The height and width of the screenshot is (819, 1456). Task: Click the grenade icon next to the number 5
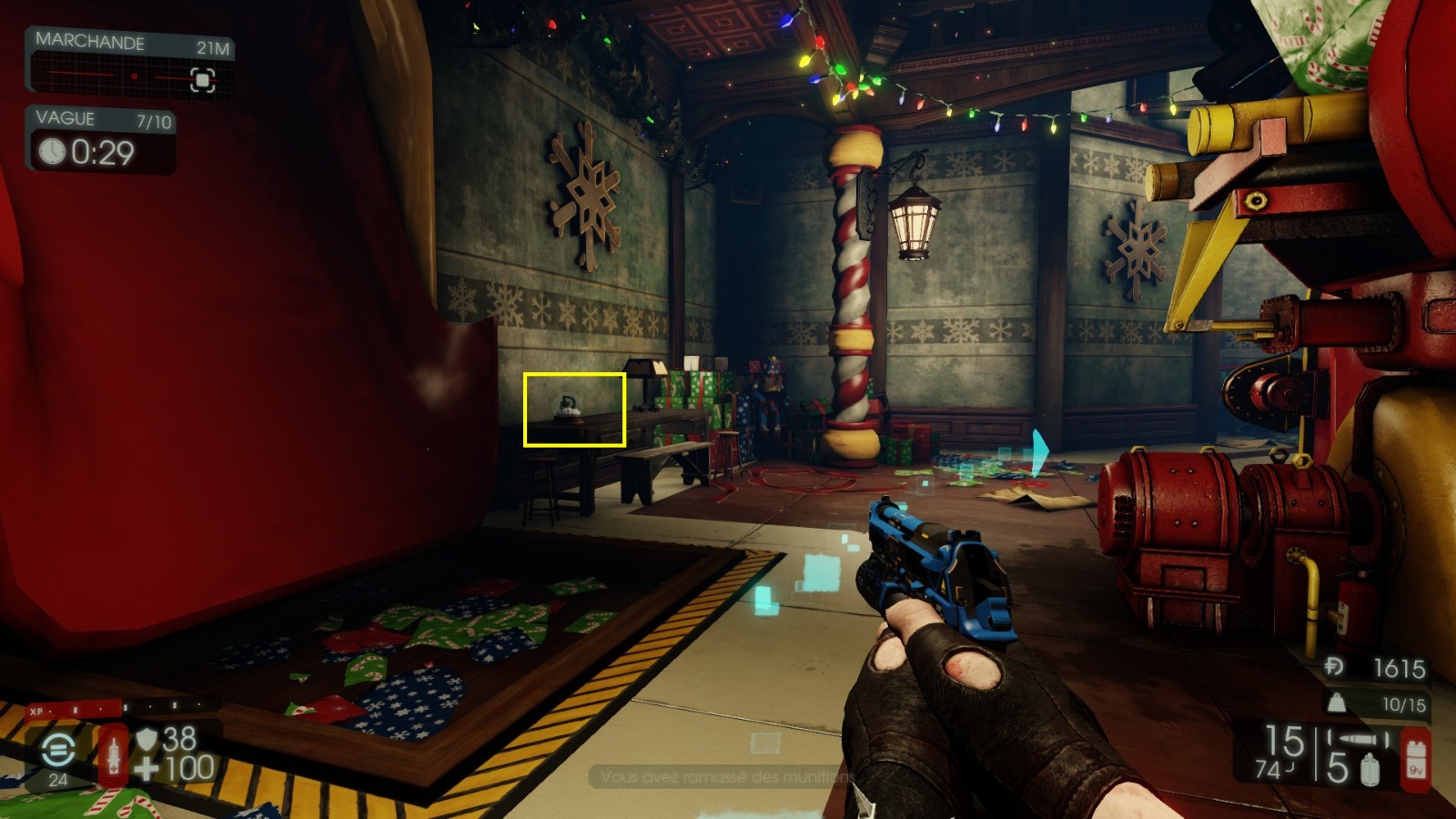click(x=1369, y=771)
